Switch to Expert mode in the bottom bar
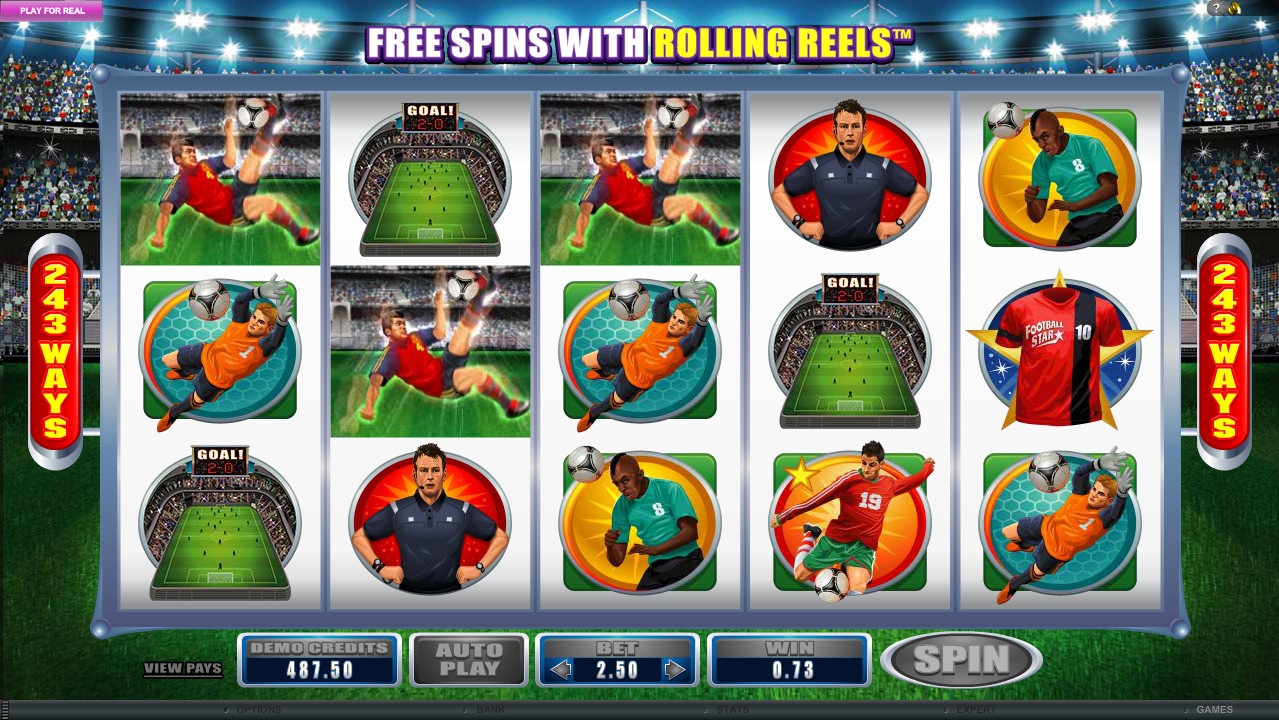 tap(976, 710)
